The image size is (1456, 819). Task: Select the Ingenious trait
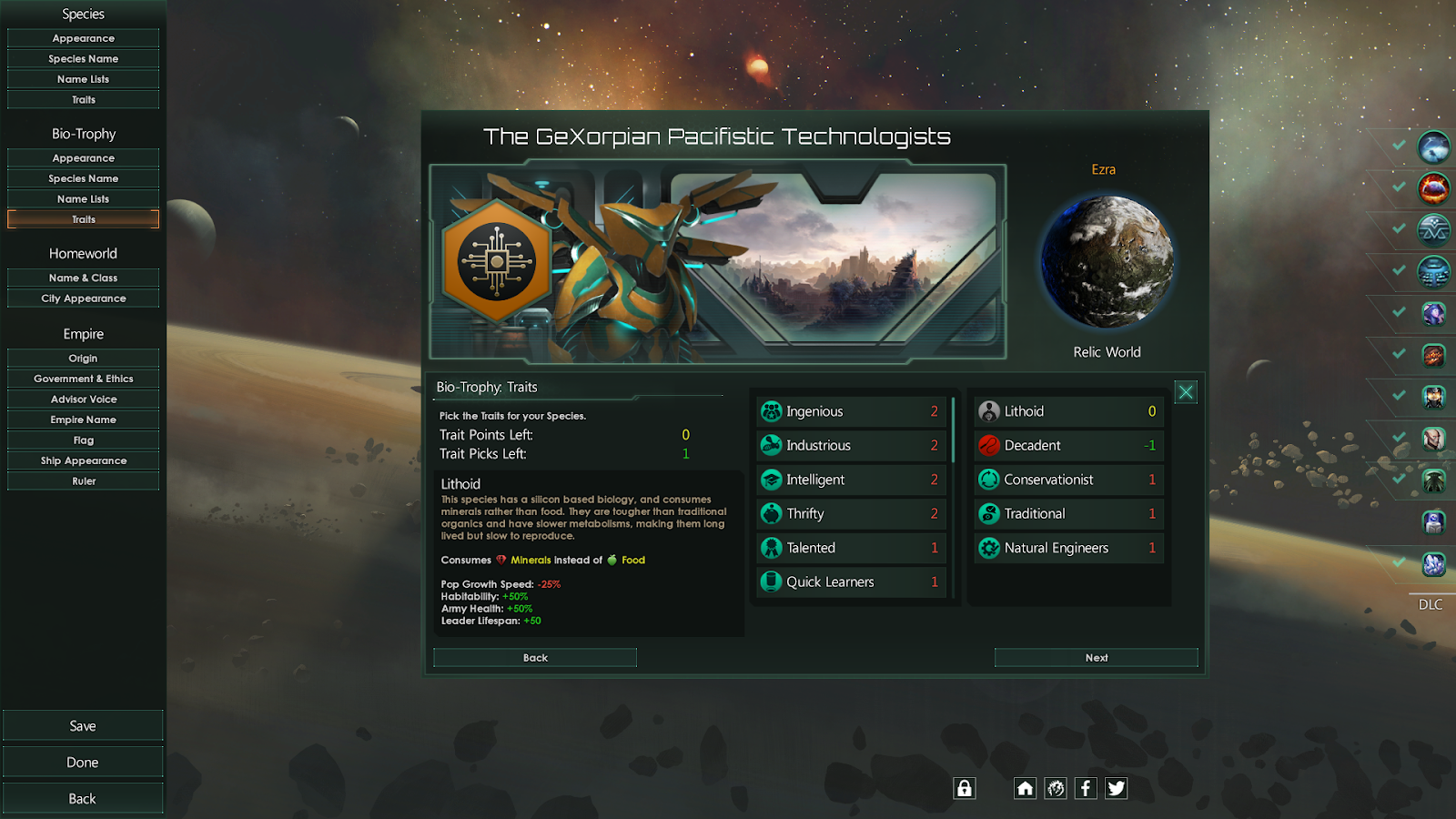pos(851,411)
